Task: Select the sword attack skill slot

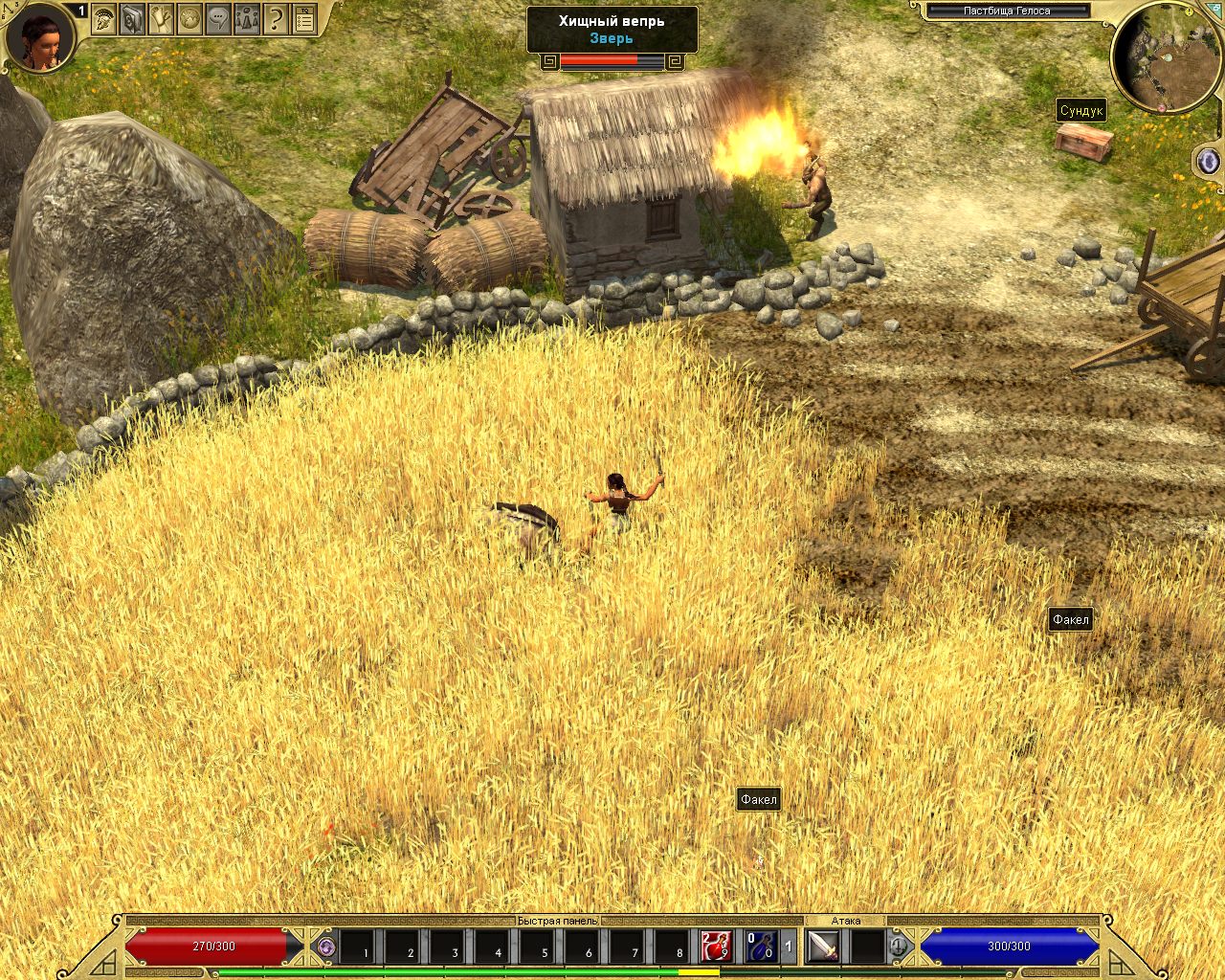Action: coord(823,947)
